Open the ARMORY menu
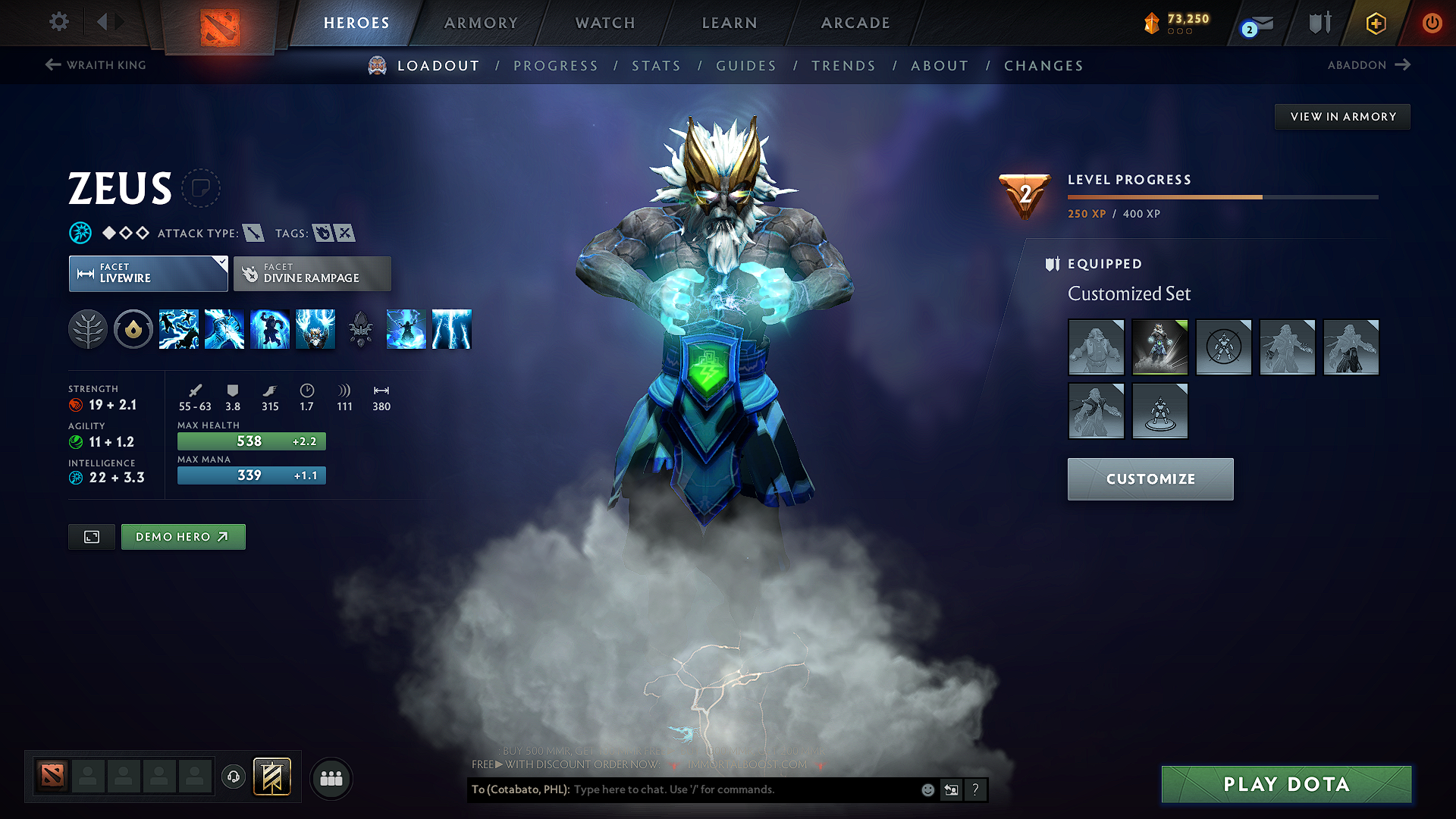The height and width of the screenshot is (819, 1456). (x=480, y=23)
